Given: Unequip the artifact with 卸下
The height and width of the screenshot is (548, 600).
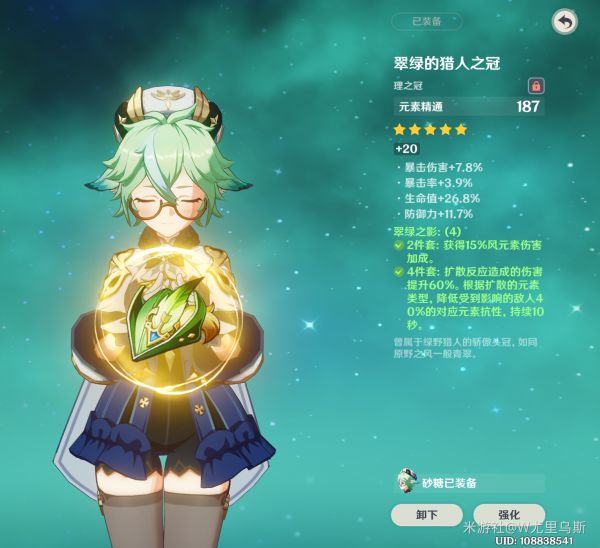Looking at the screenshot, I should coord(426,514).
